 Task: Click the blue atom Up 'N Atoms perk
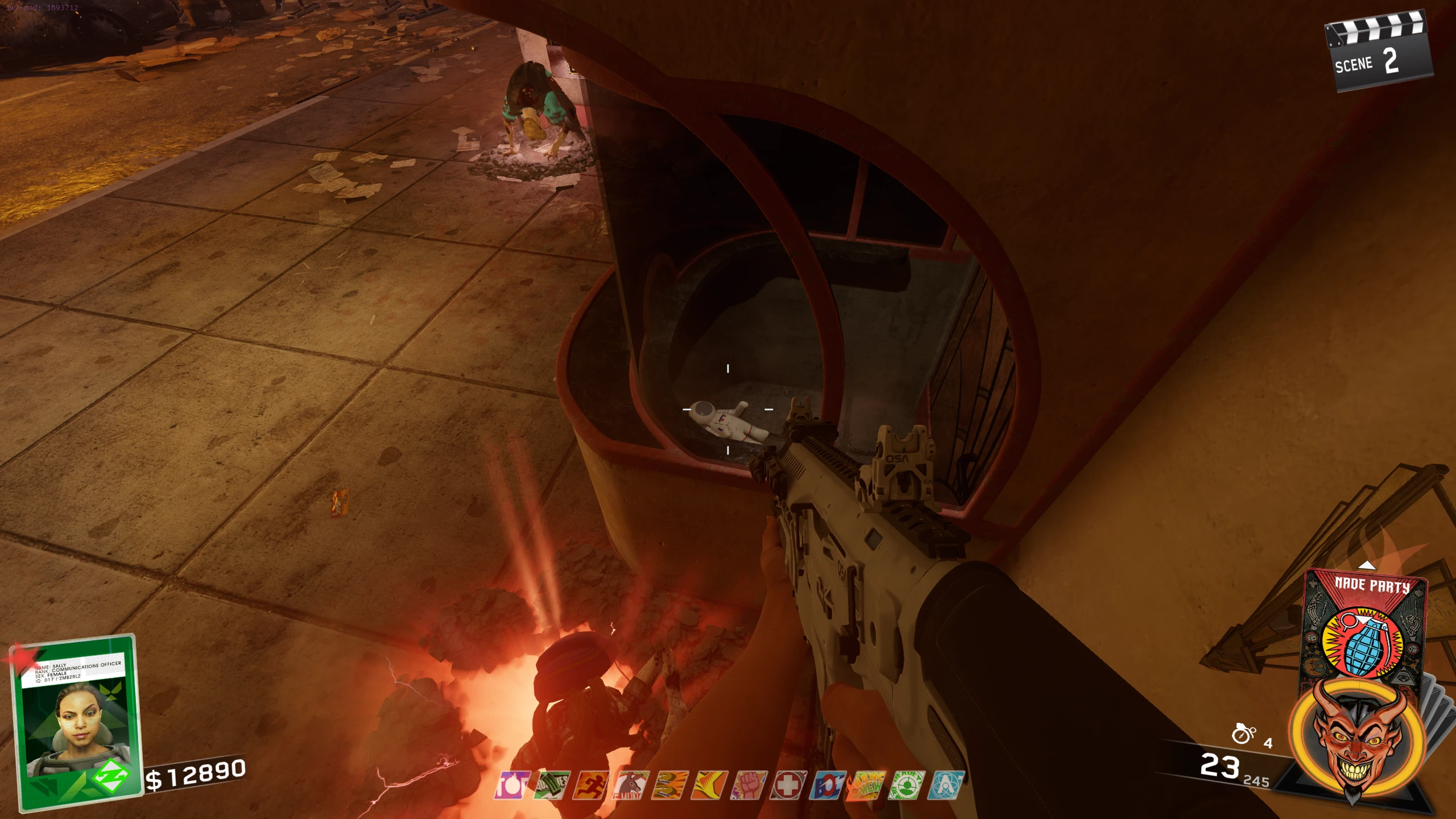pyautogui.click(x=946, y=785)
